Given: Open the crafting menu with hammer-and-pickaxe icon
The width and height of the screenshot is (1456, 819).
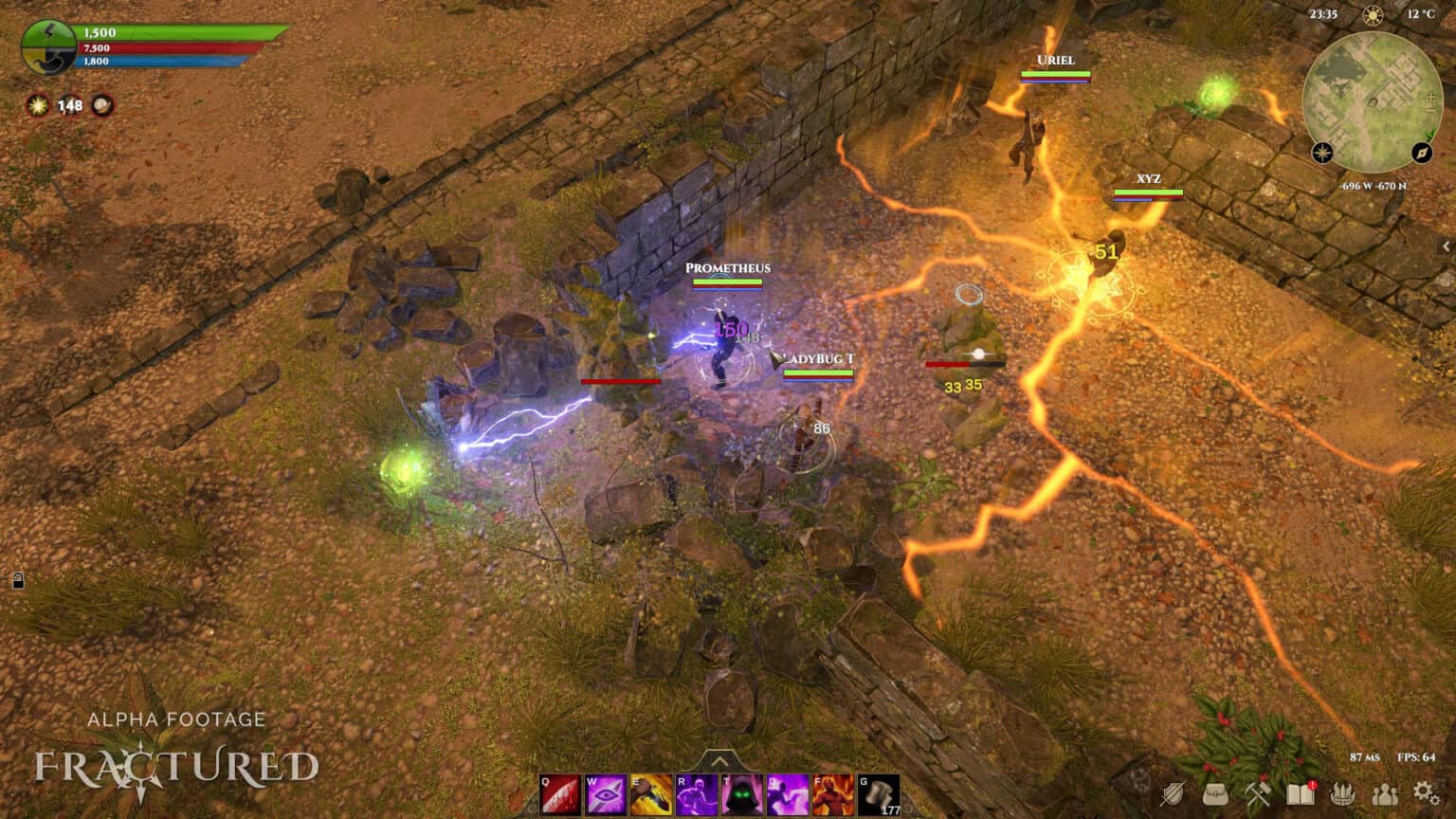Looking at the screenshot, I should 1258,794.
